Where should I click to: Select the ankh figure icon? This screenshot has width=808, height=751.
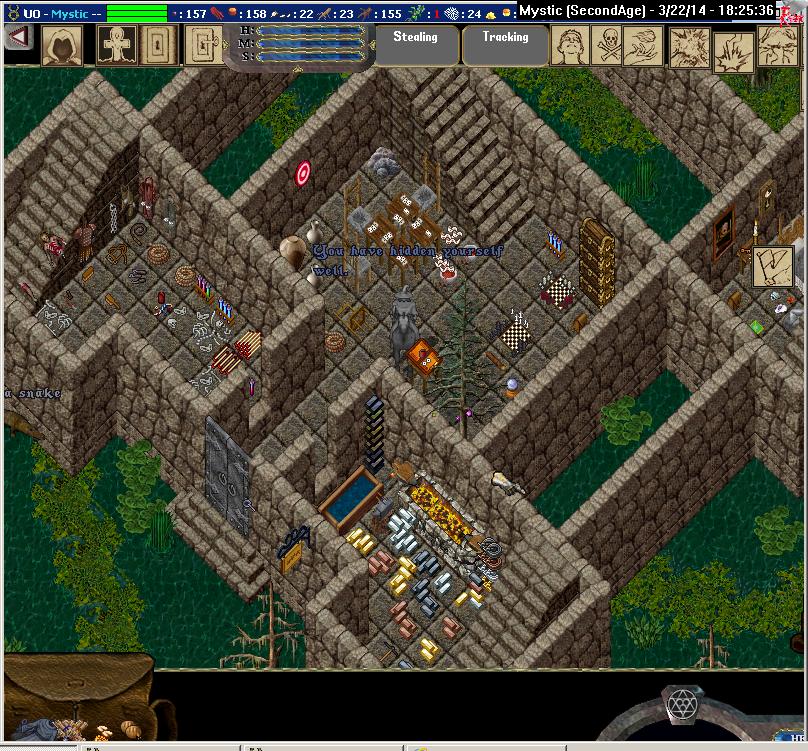pos(116,45)
